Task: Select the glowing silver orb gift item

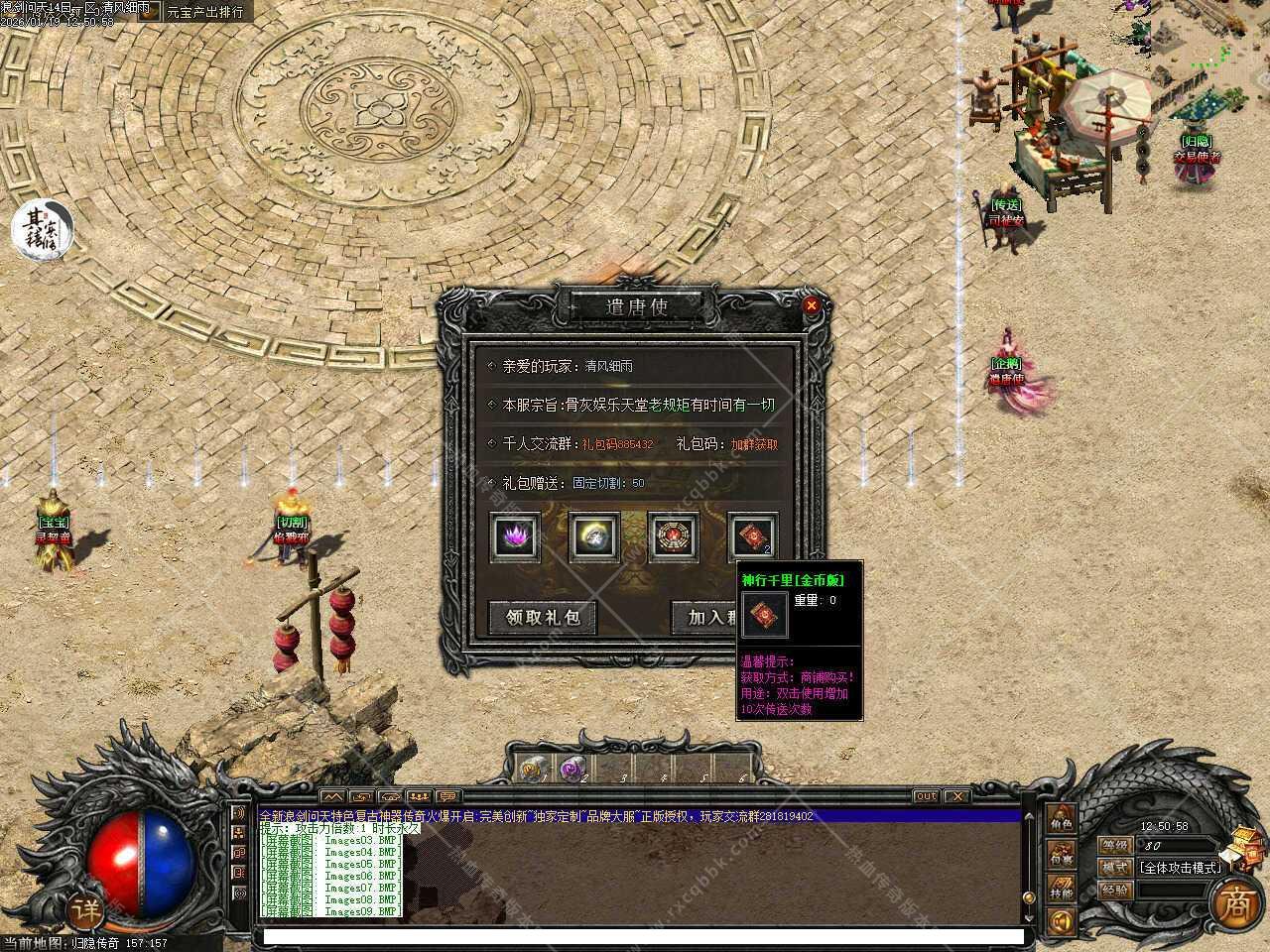Action: pyautogui.click(x=594, y=536)
